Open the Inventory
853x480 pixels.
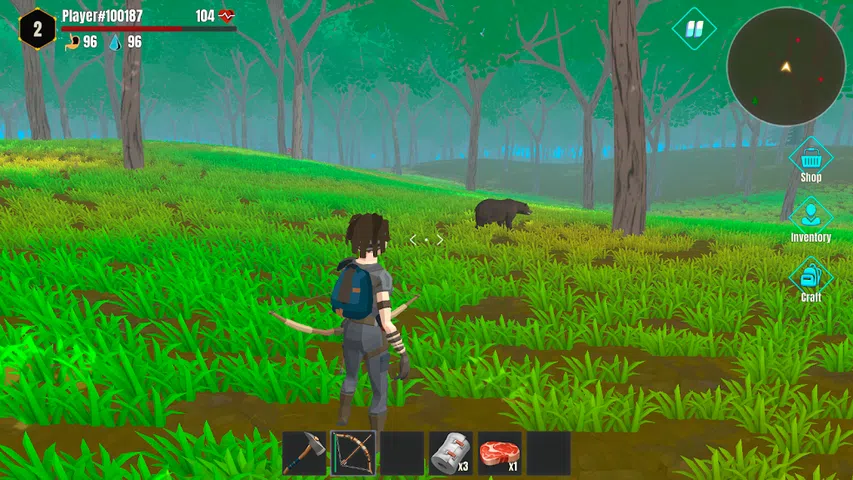(811, 217)
